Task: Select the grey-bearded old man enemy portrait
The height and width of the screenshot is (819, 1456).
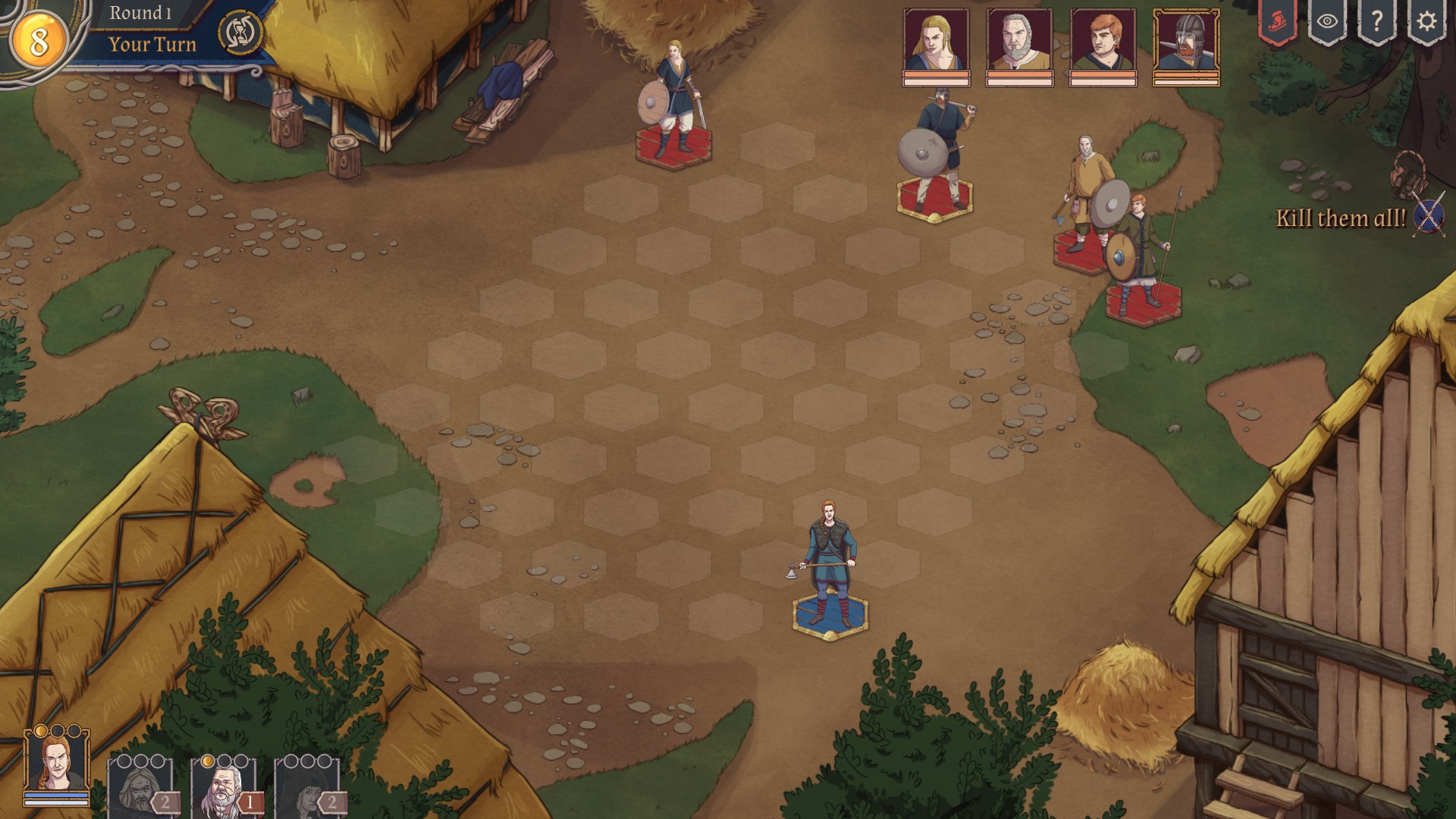Action: (1019, 41)
